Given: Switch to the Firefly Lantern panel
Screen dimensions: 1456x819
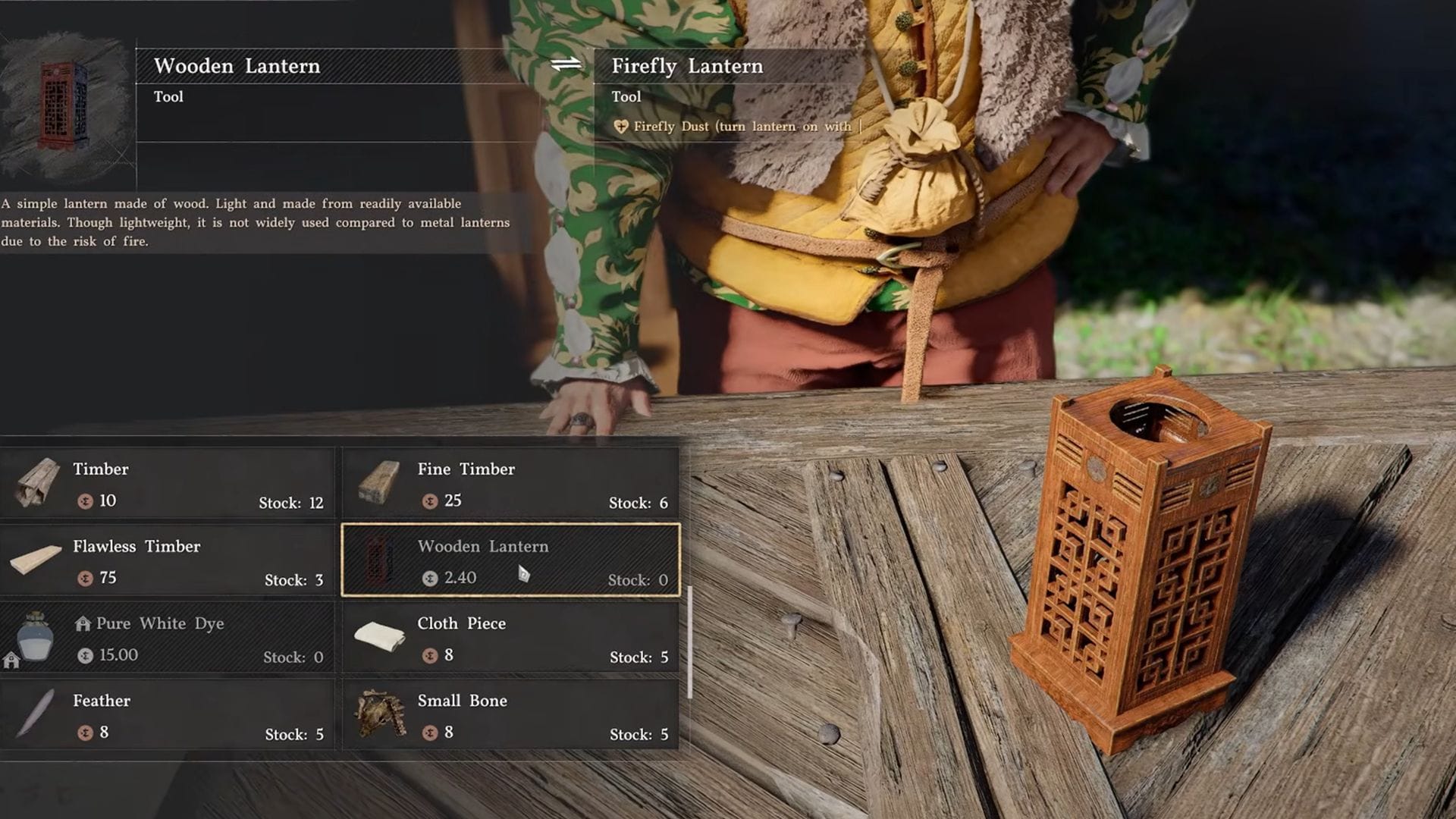Looking at the screenshot, I should coord(687,66).
